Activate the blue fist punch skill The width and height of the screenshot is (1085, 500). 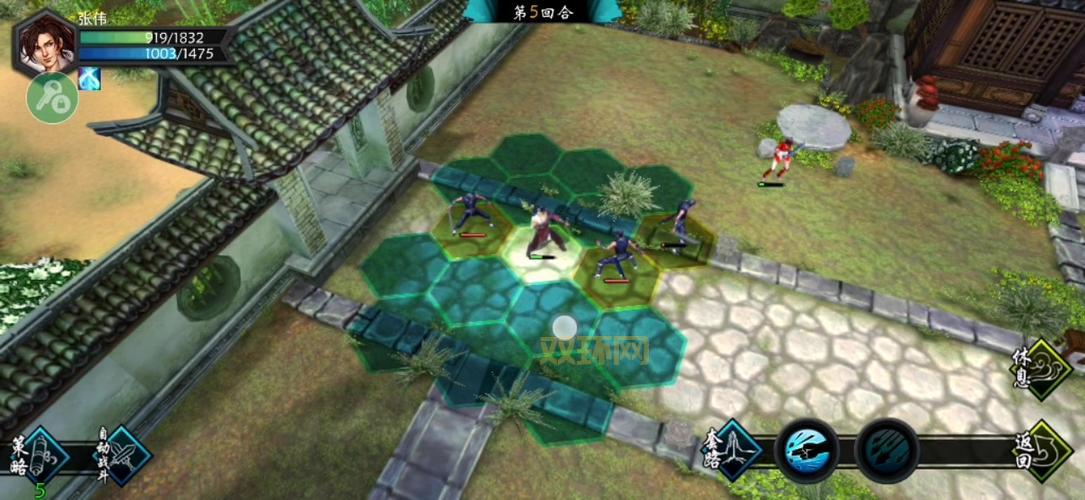pos(806,450)
